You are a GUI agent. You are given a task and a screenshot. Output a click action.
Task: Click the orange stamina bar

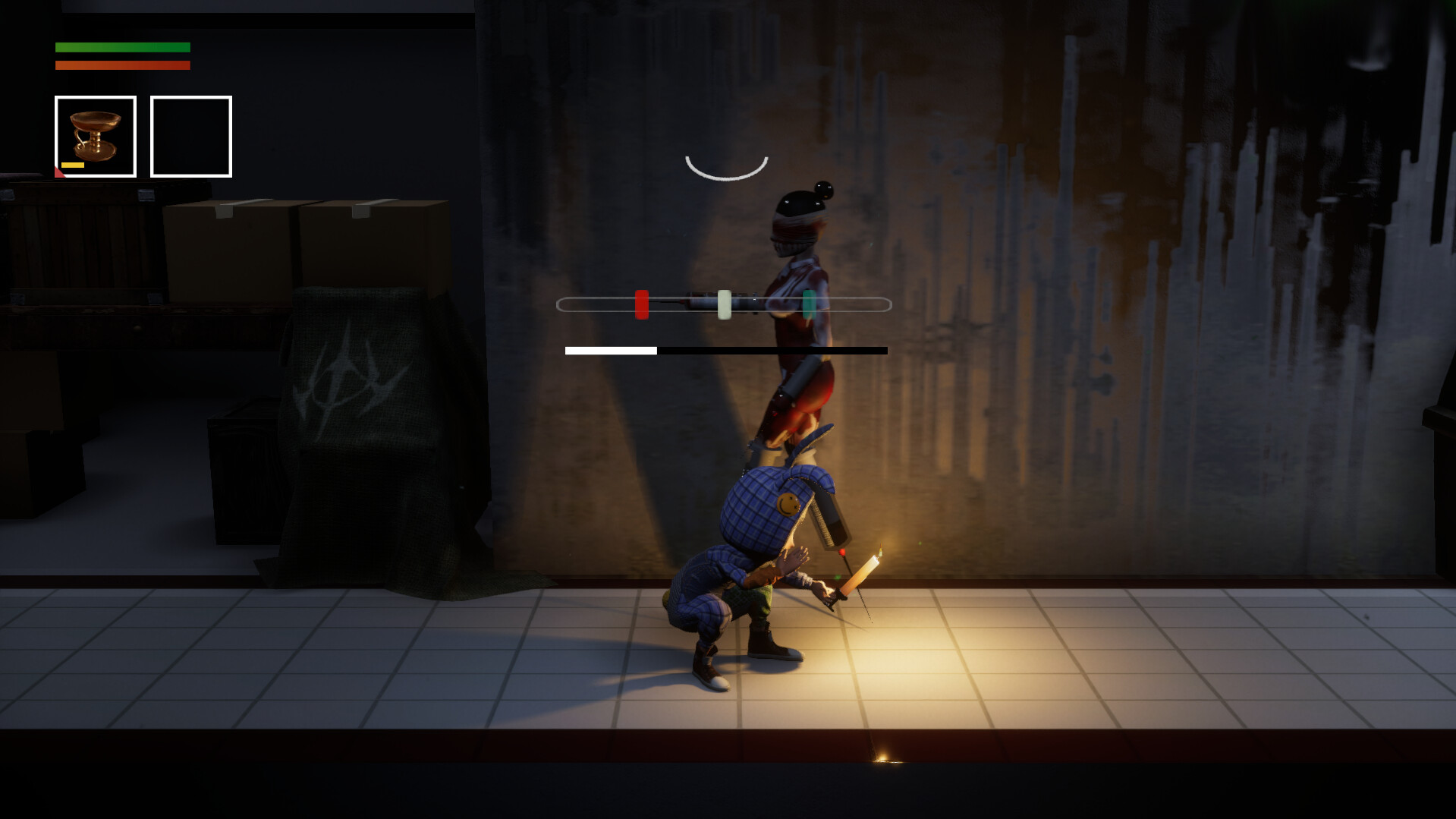click(121, 65)
